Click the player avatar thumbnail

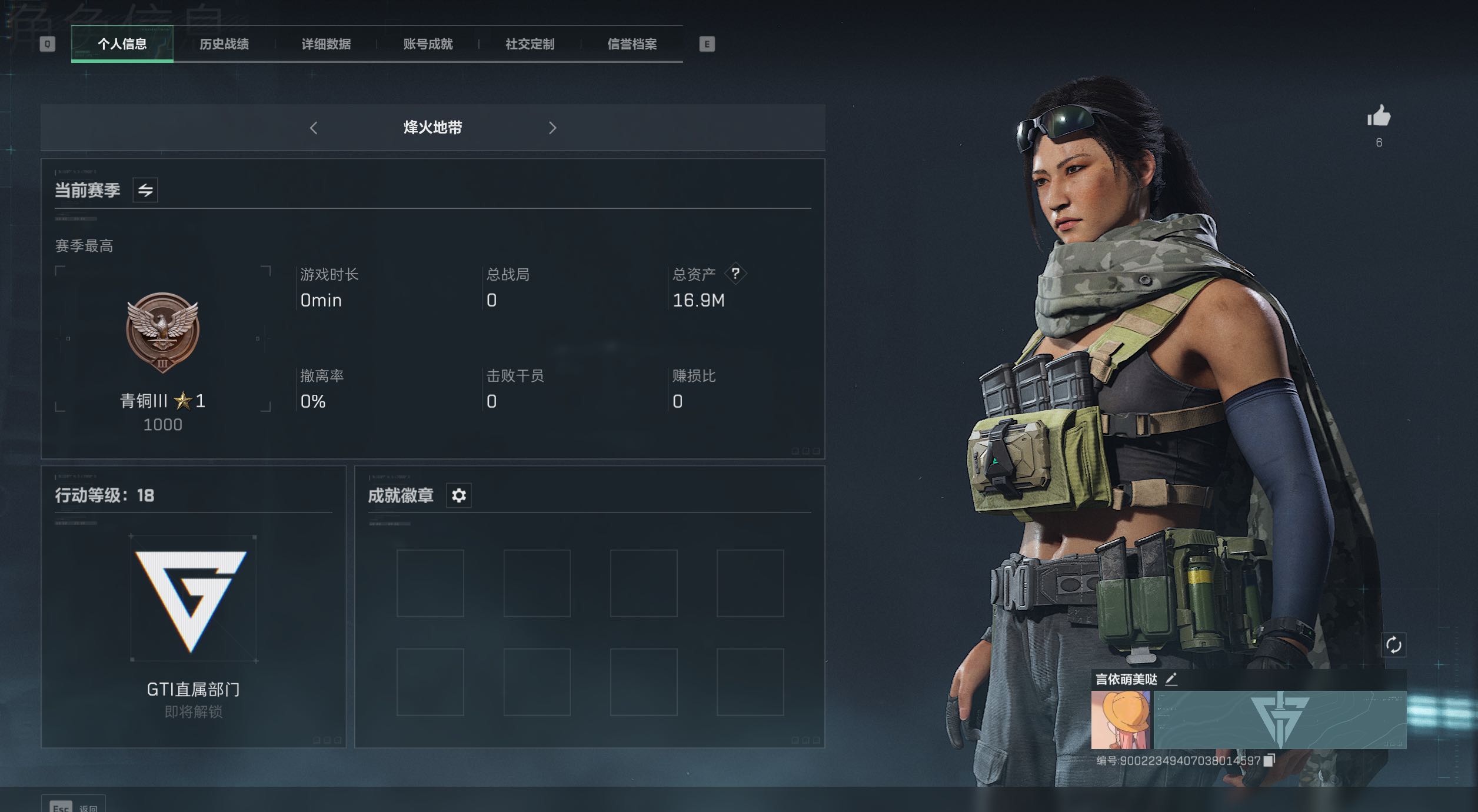click(1121, 720)
